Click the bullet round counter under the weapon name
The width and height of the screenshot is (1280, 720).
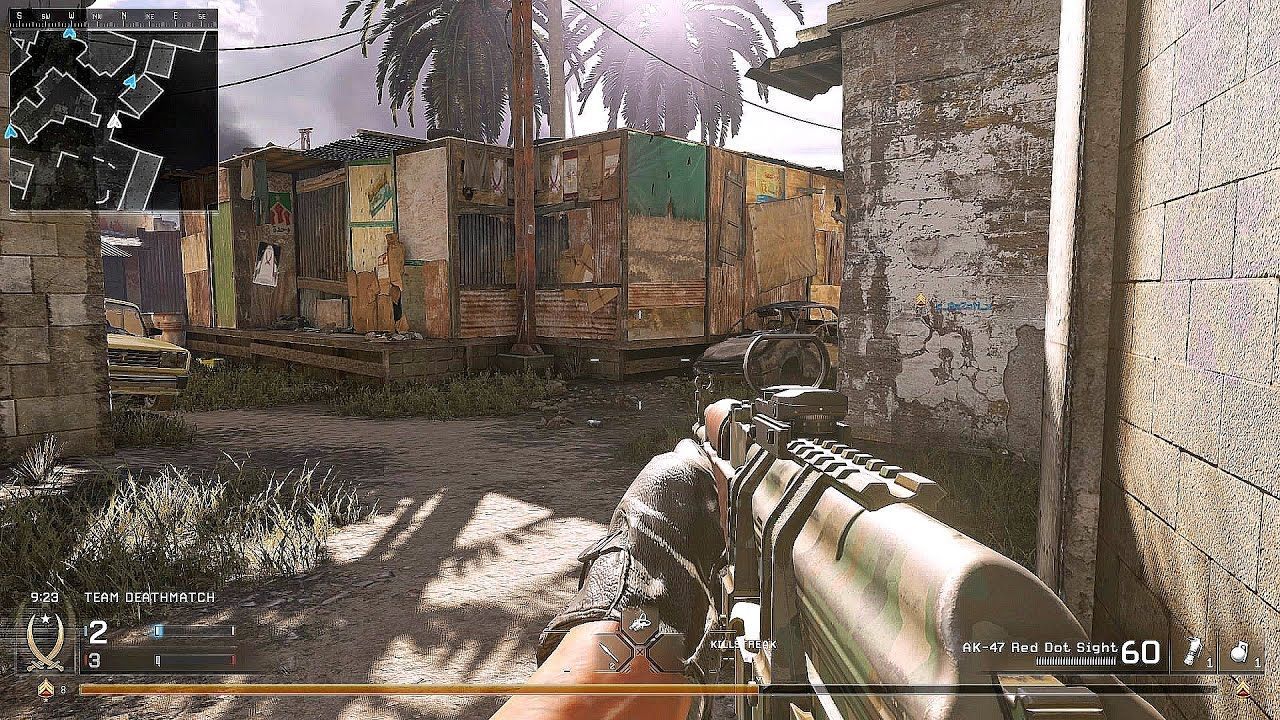tap(1075, 660)
